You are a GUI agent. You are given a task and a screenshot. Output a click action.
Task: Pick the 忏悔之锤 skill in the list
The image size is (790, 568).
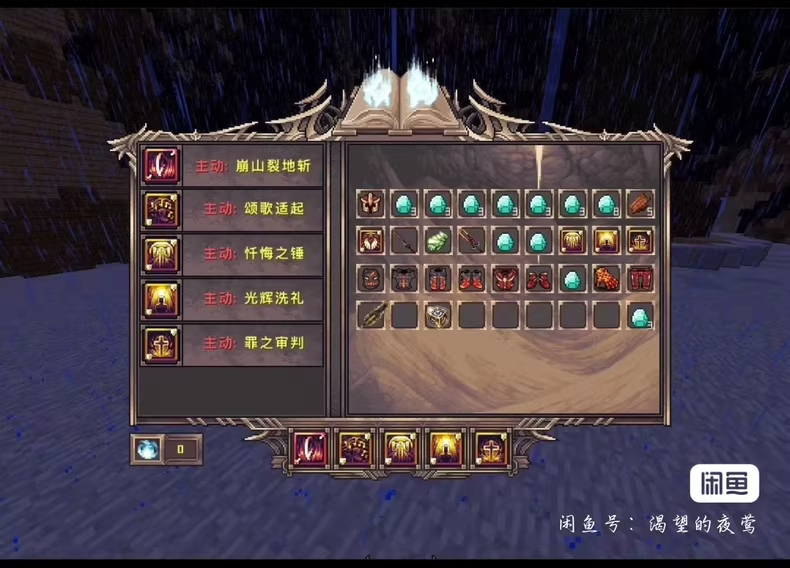[x=230, y=253]
